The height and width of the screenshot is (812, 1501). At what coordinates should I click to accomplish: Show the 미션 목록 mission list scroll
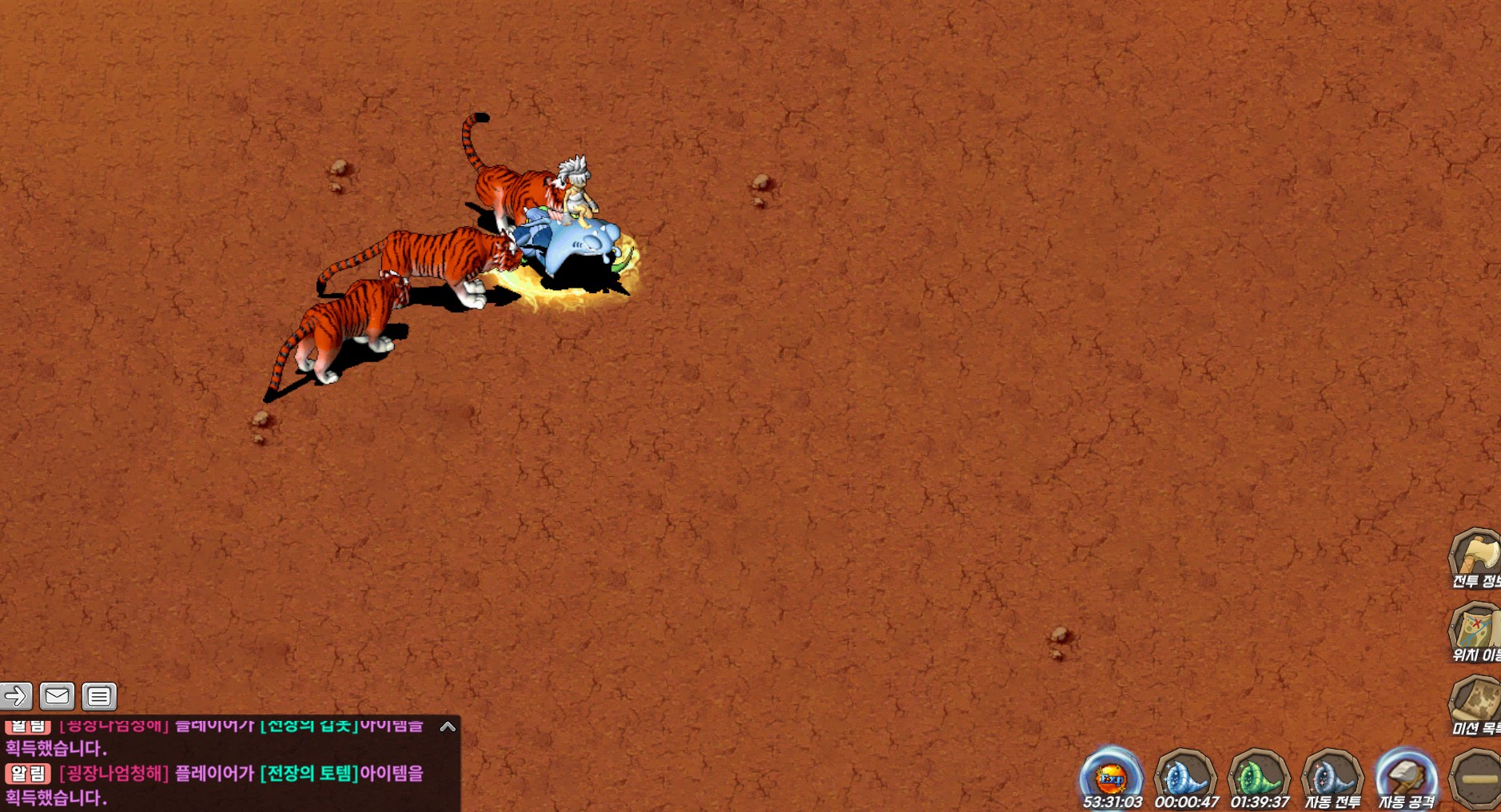1476,703
